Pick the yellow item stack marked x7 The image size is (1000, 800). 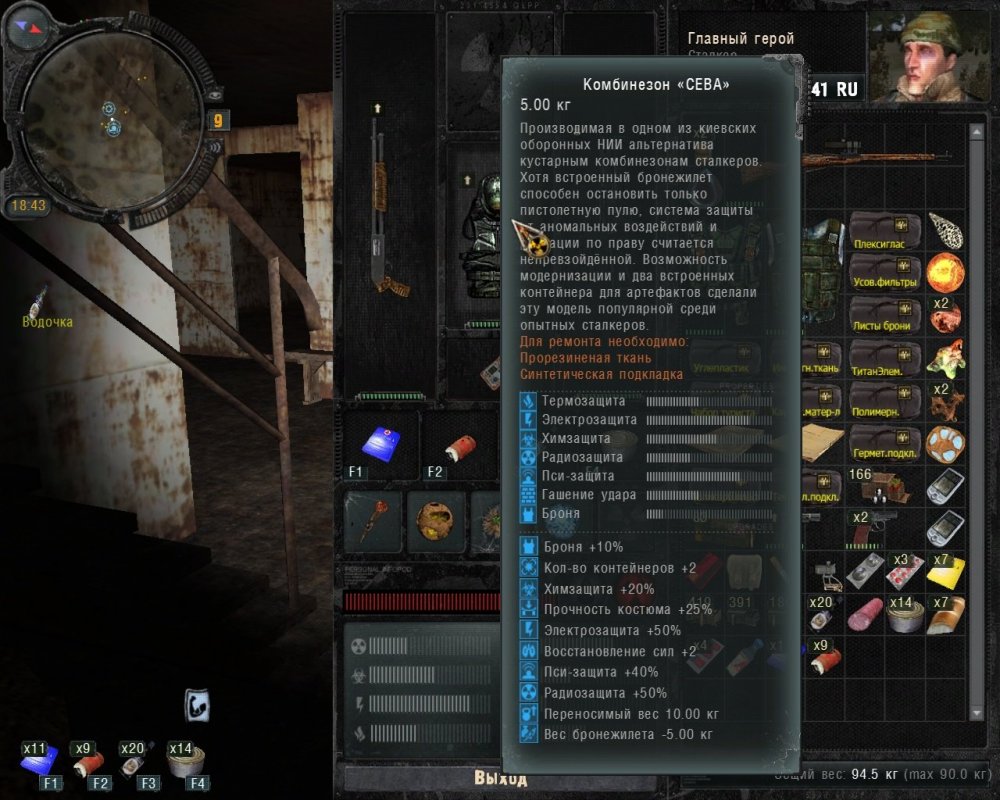tap(944, 570)
